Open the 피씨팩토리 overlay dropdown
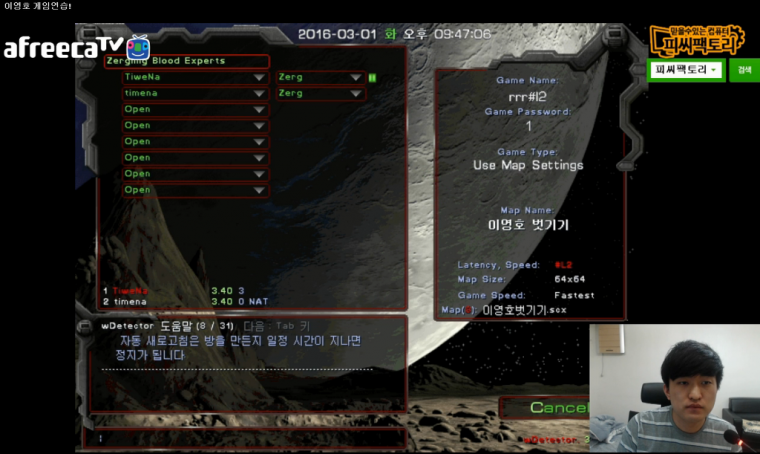Image resolution: width=760 pixels, height=454 pixels. coord(688,70)
